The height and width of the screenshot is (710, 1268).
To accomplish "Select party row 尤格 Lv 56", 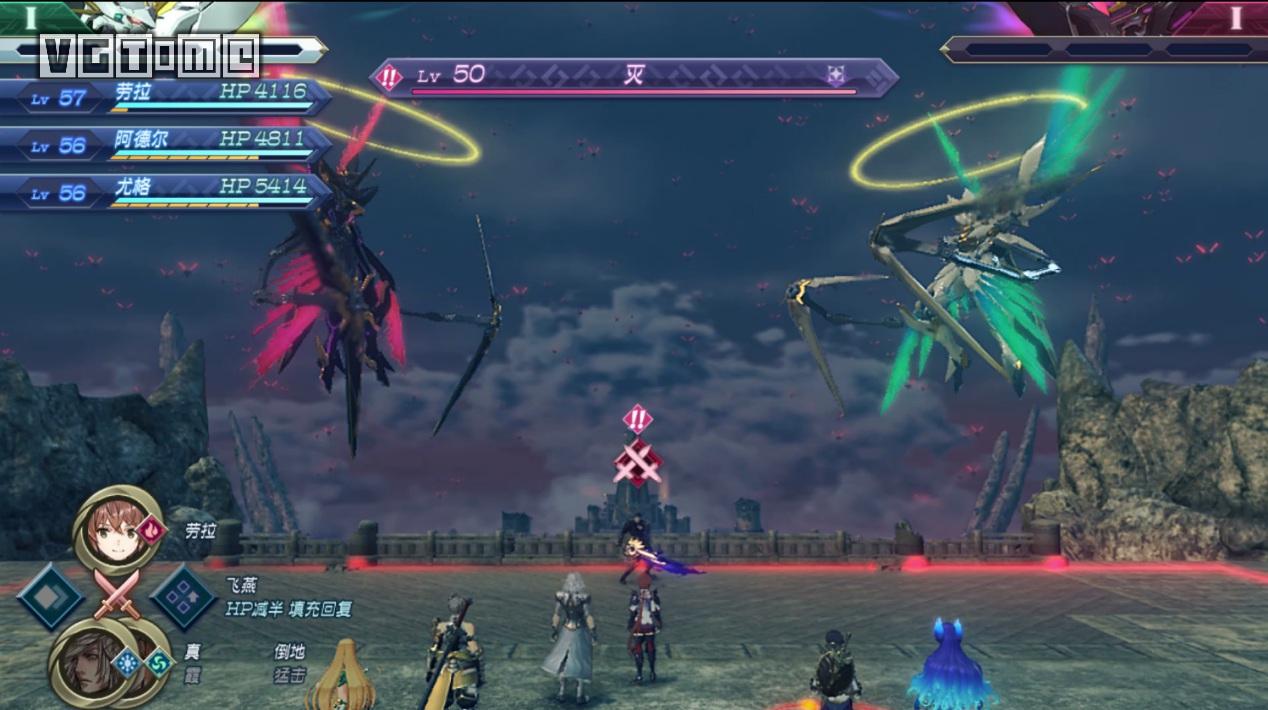I will pos(165,191).
